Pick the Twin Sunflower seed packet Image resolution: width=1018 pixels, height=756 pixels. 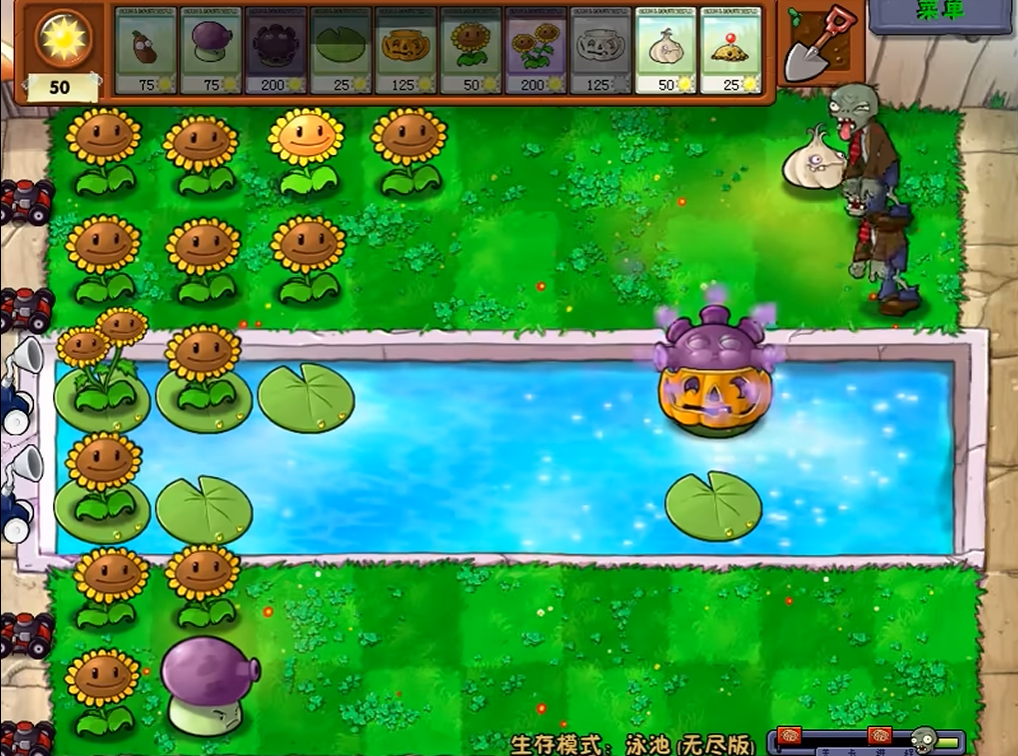pyautogui.click(x=535, y=50)
